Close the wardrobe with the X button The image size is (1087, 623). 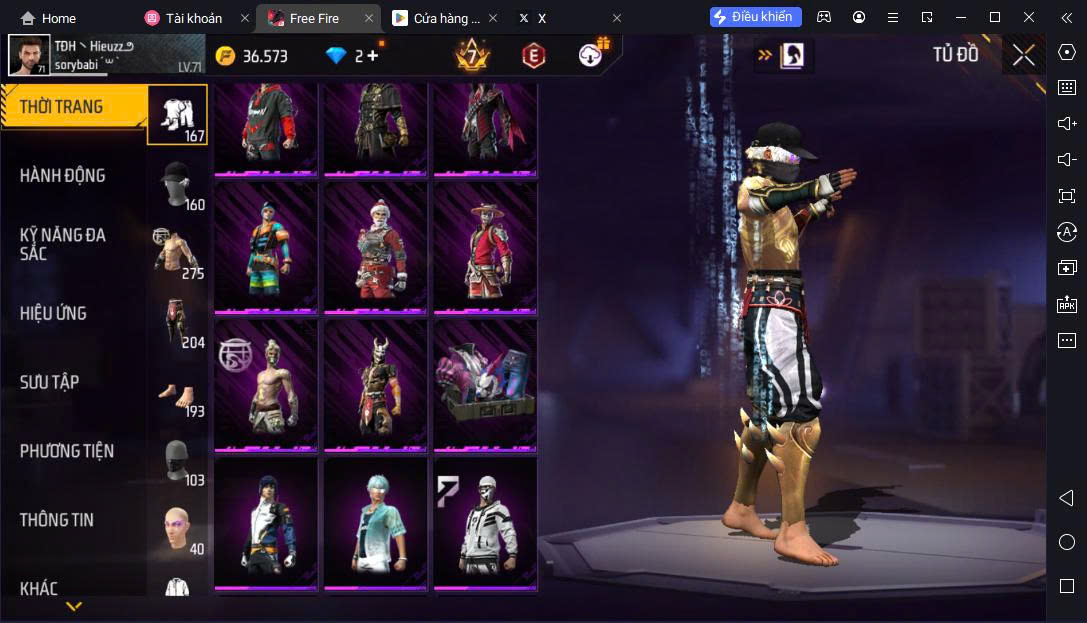(1023, 55)
